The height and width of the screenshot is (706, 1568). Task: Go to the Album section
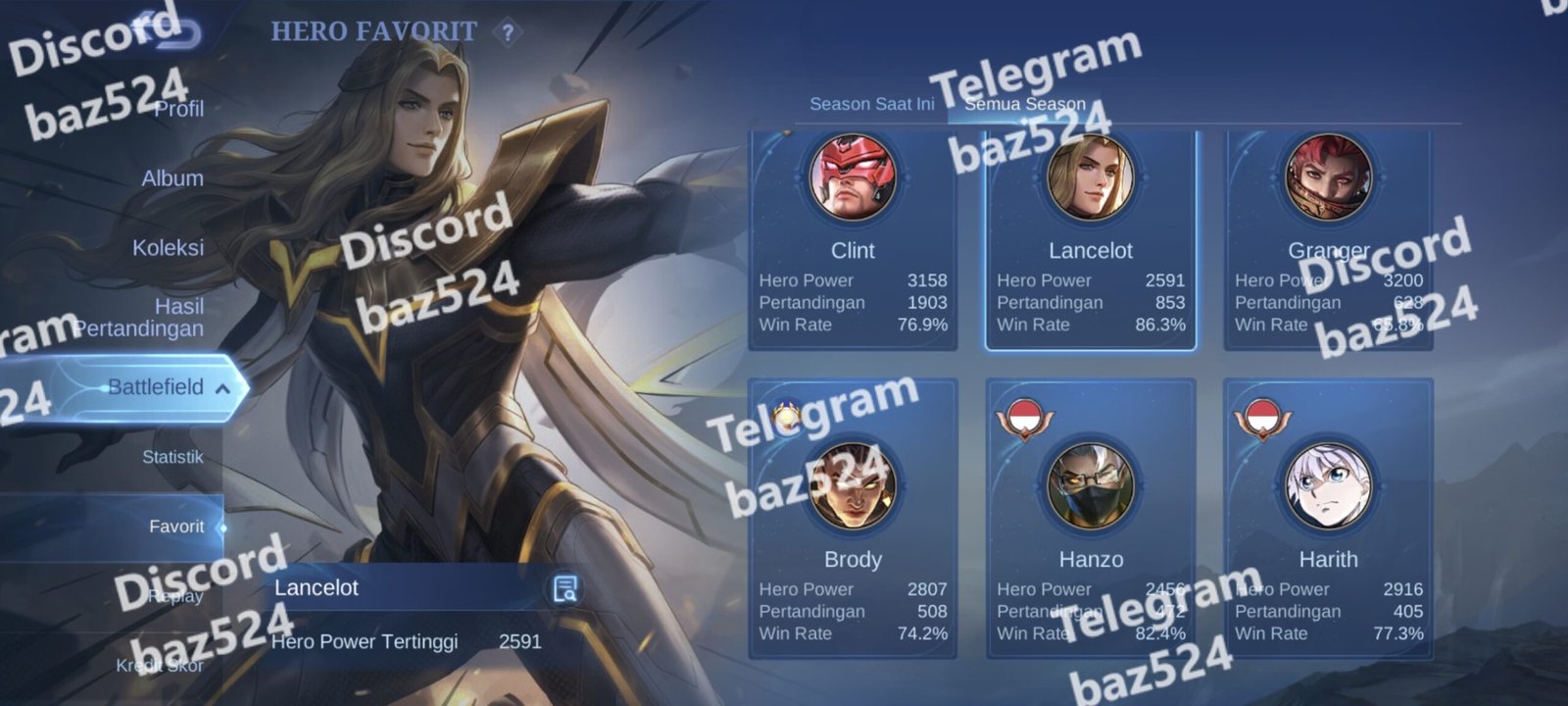click(172, 178)
